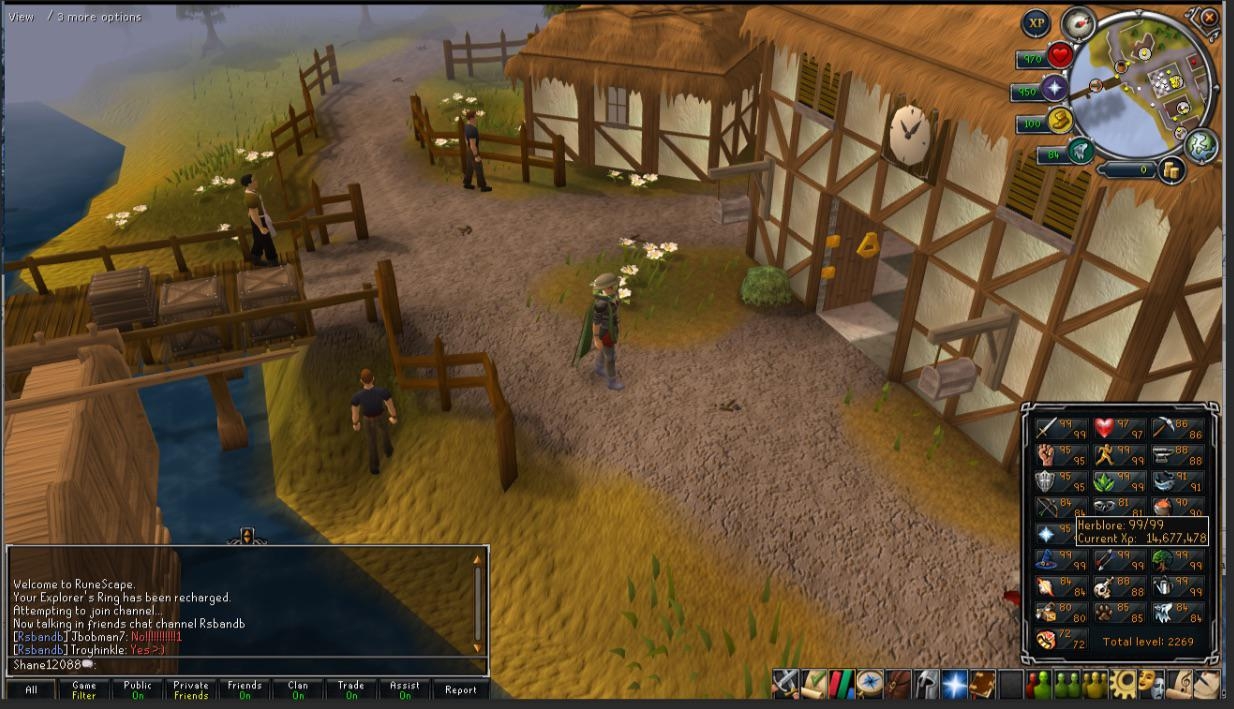Viewport: 1234px width, 709px height.
Task: Open the settings gear tab
Action: (x=1125, y=684)
